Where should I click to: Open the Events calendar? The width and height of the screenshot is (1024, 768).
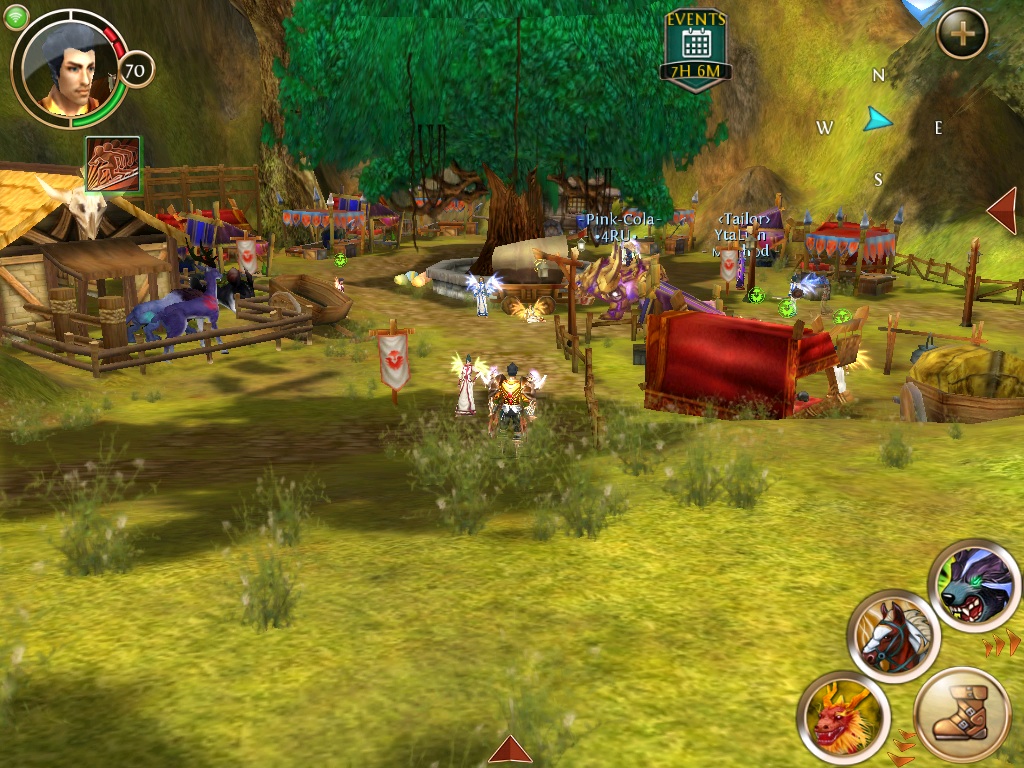696,44
